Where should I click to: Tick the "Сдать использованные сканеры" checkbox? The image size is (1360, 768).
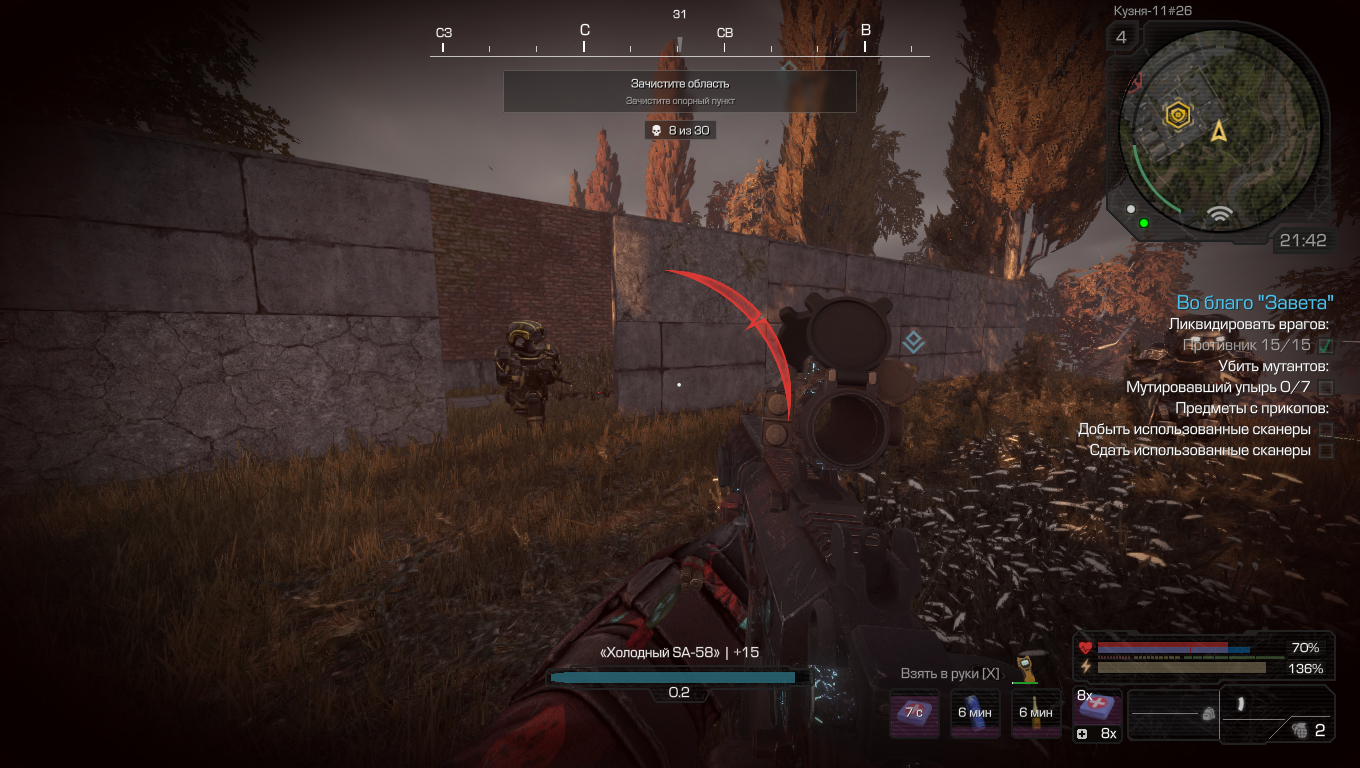click(1326, 451)
